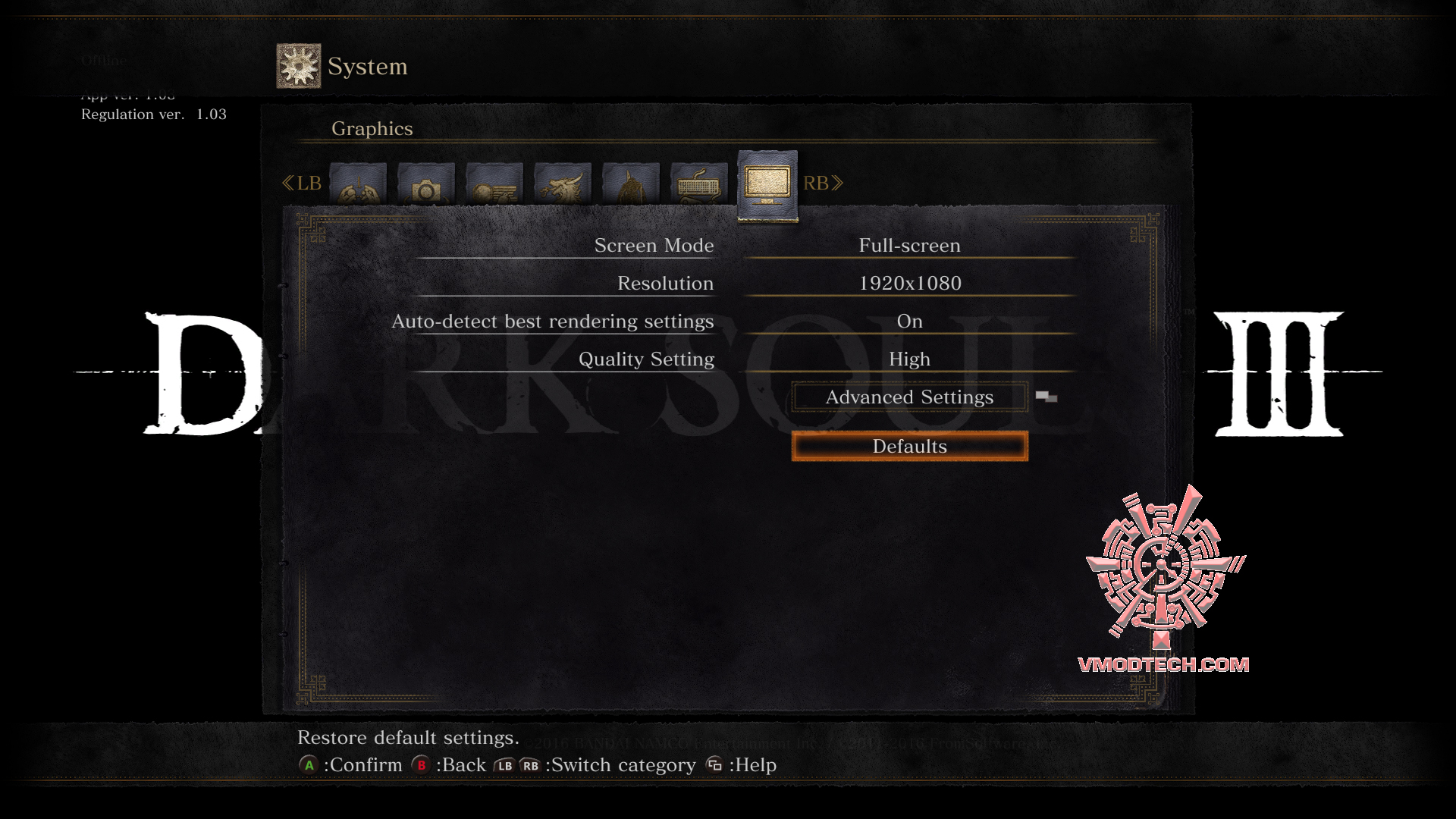
Task: Open the camera settings category icon
Action: (425, 186)
